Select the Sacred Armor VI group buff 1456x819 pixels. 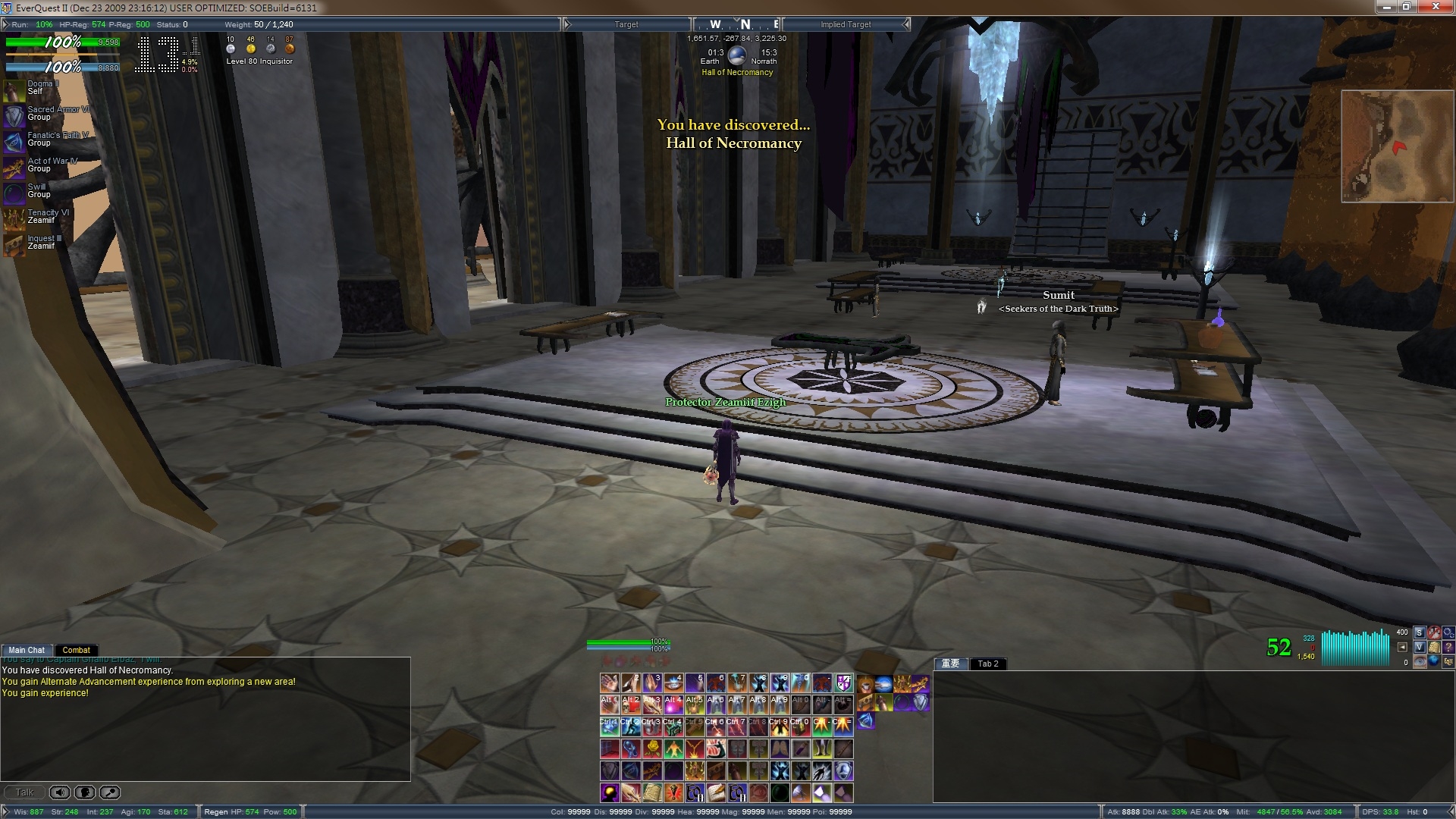coord(14,116)
